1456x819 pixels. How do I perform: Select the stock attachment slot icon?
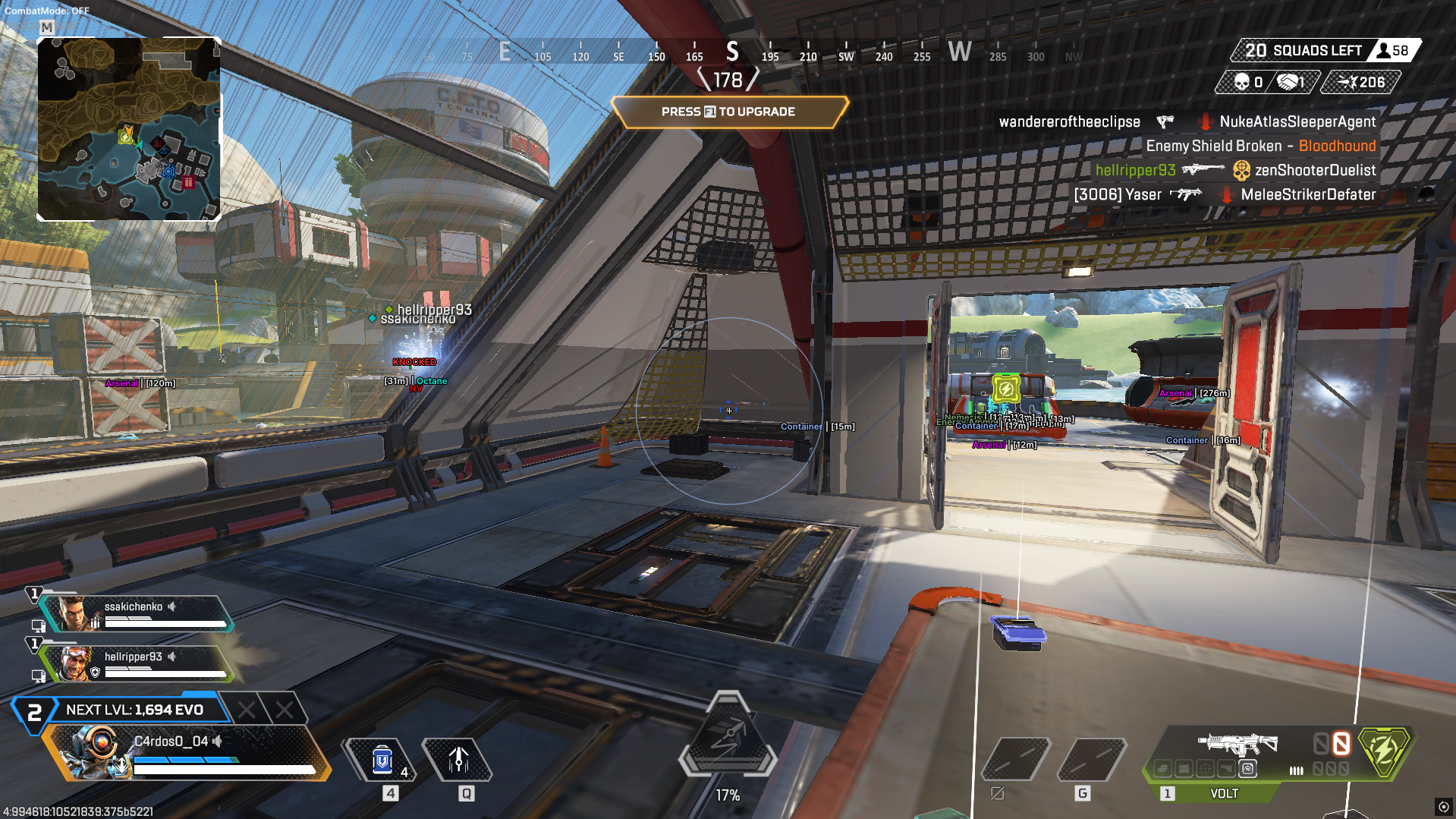click(x=1225, y=768)
